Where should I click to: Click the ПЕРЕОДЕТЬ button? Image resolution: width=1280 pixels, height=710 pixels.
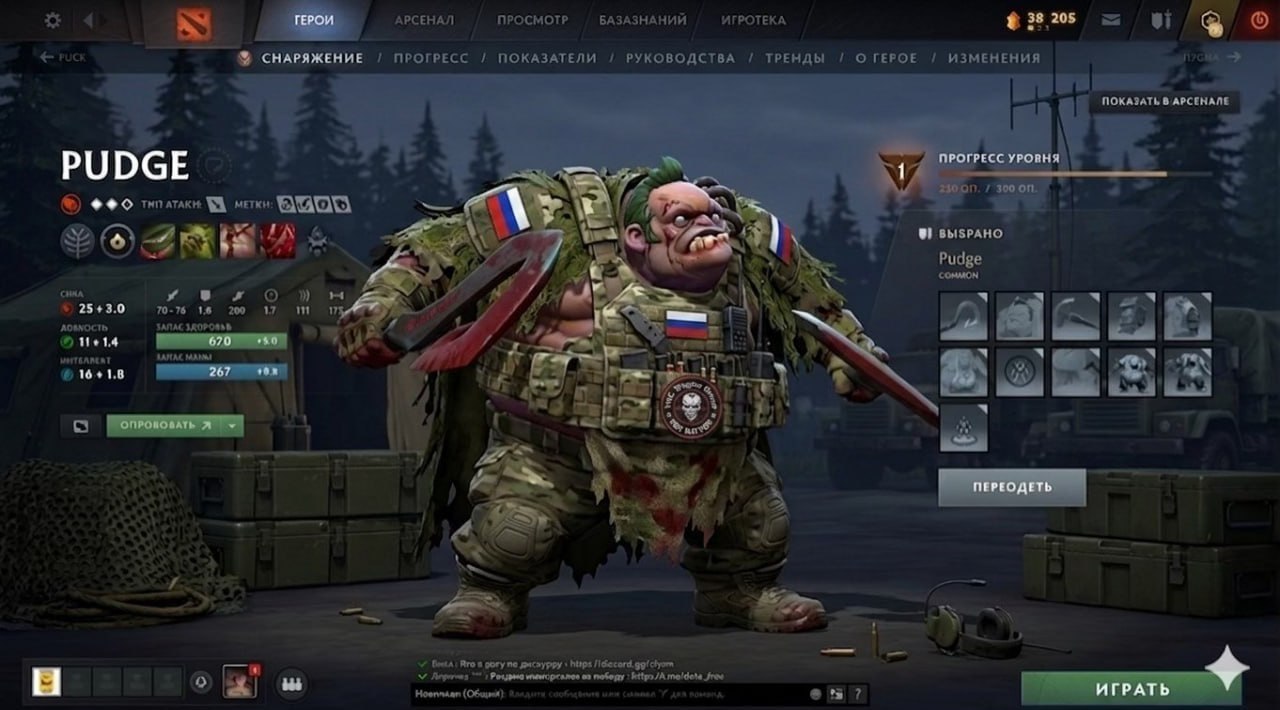tap(1012, 487)
